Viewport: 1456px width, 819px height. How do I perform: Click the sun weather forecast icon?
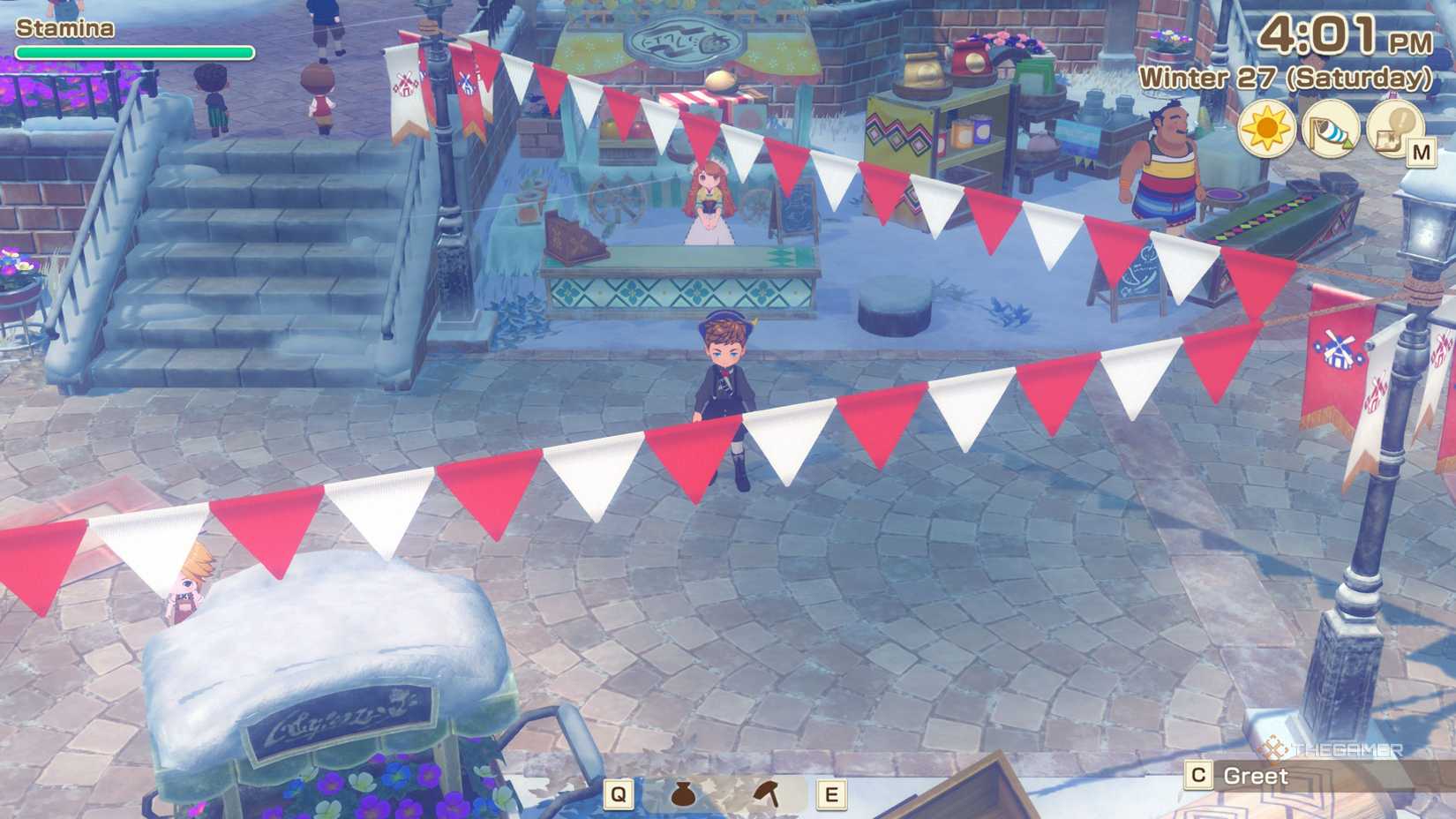(x=1265, y=131)
